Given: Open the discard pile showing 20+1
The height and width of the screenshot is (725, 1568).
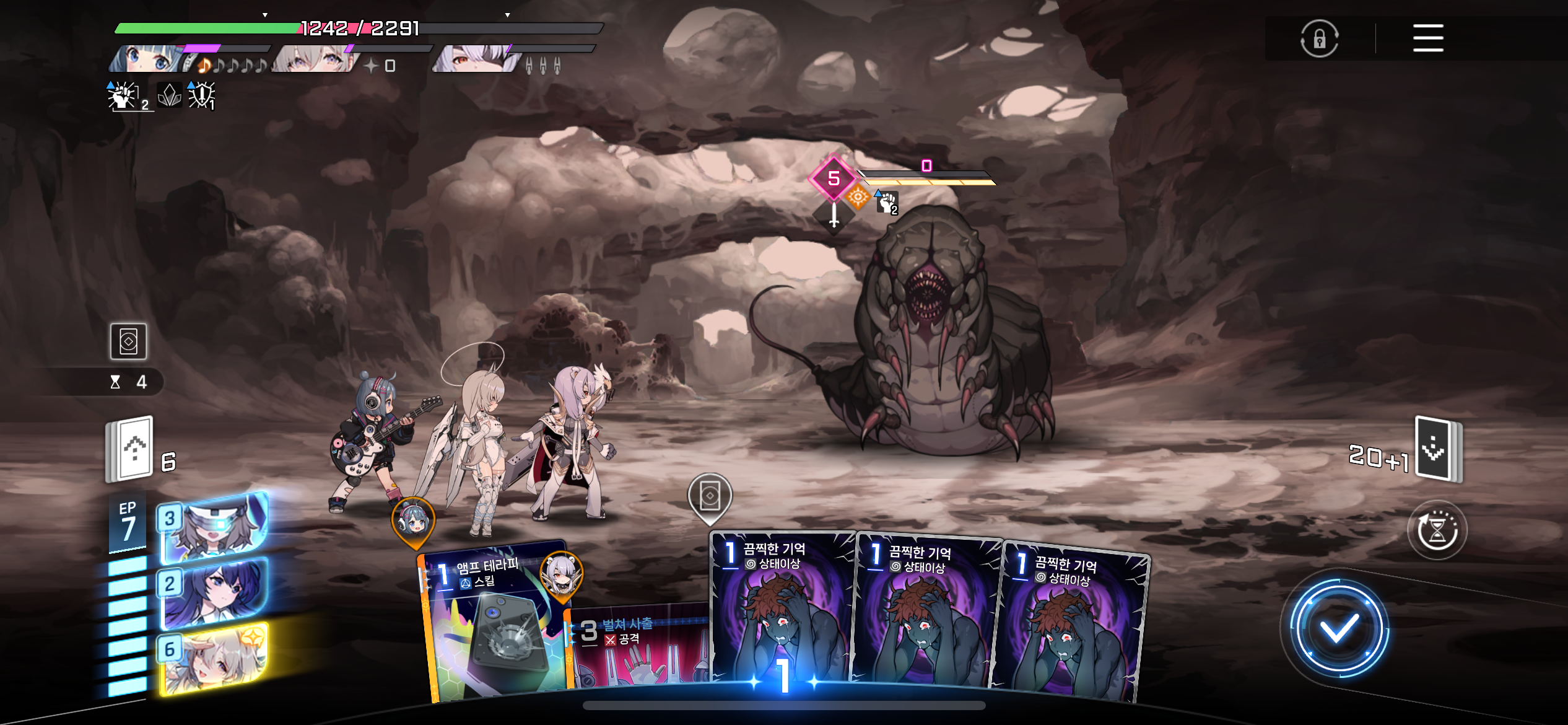Looking at the screenshot, I should 1438,449.
